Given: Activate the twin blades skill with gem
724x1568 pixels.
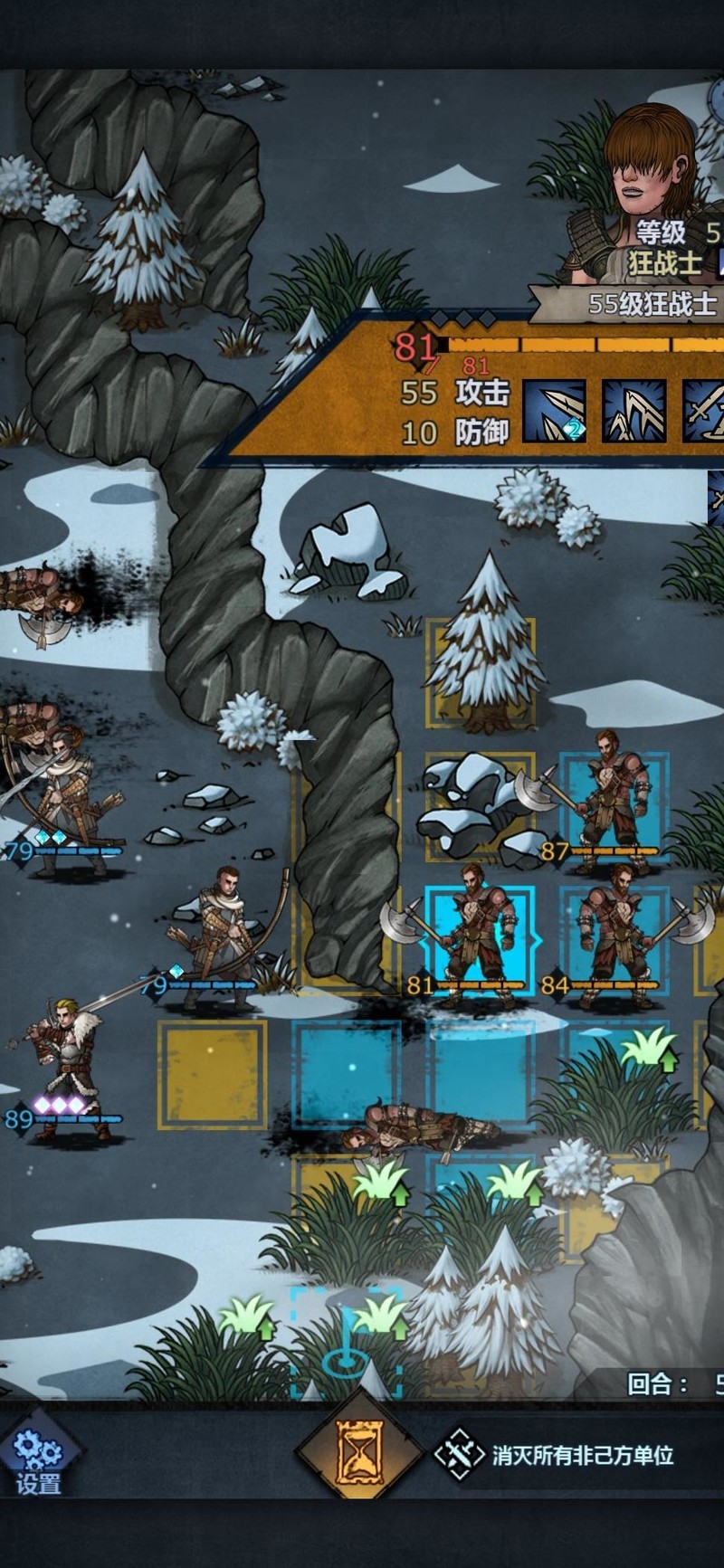Looking at the screenshot, I should 554,412.
